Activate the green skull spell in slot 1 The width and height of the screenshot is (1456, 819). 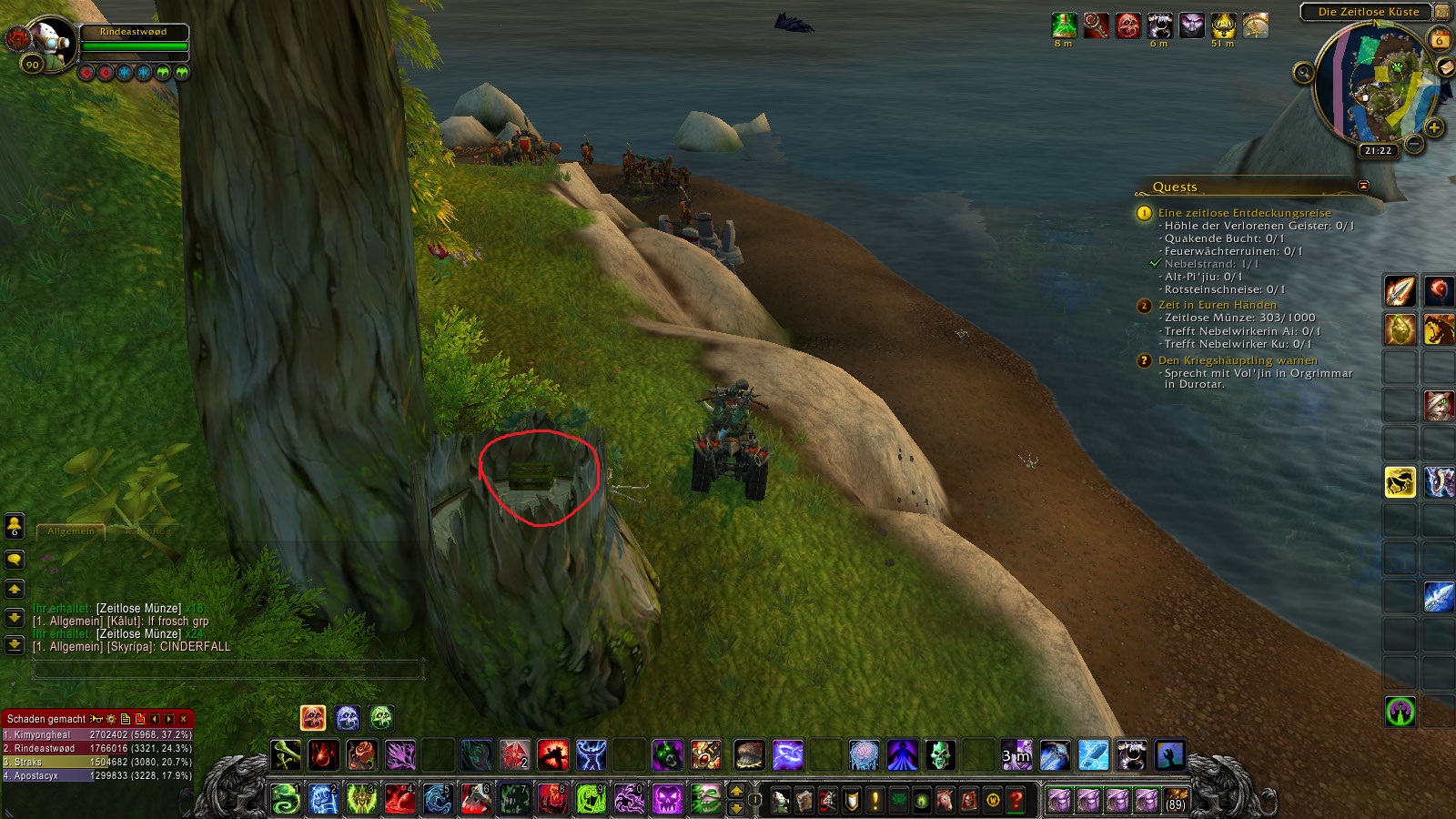click(x=286, y=799)
